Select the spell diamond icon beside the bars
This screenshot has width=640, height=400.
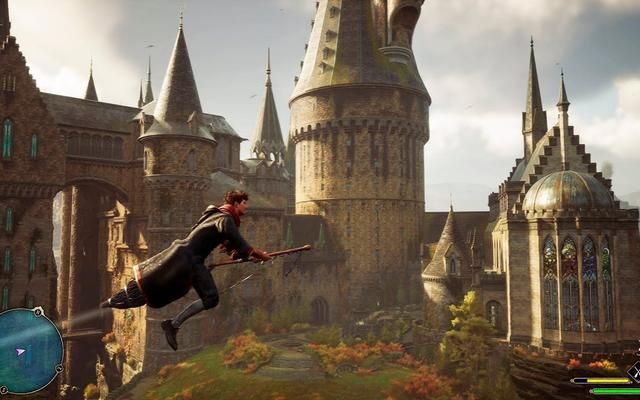634,373
